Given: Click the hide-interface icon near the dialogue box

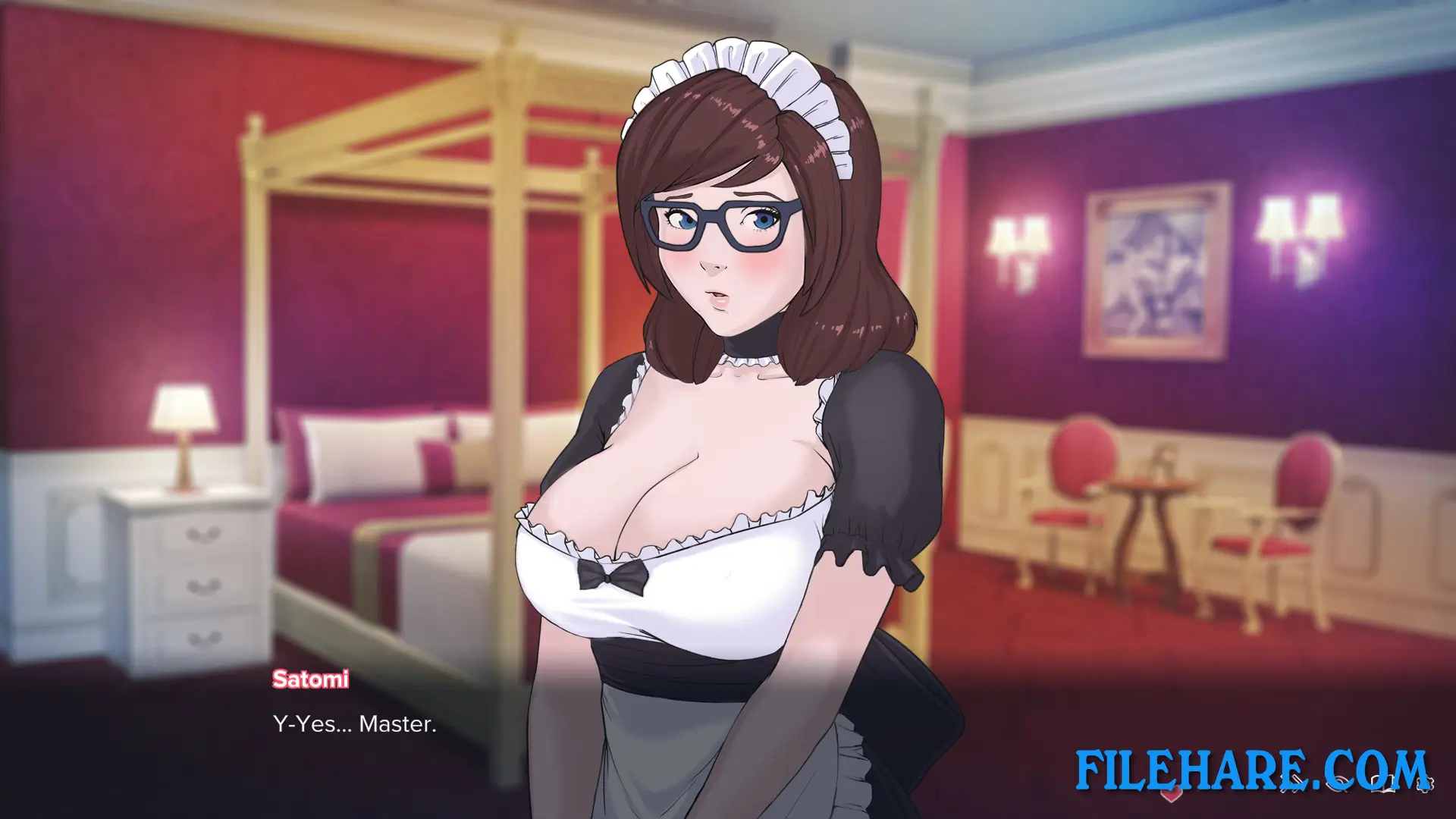Looking at the screenshot, I should tap(1338, 783).
